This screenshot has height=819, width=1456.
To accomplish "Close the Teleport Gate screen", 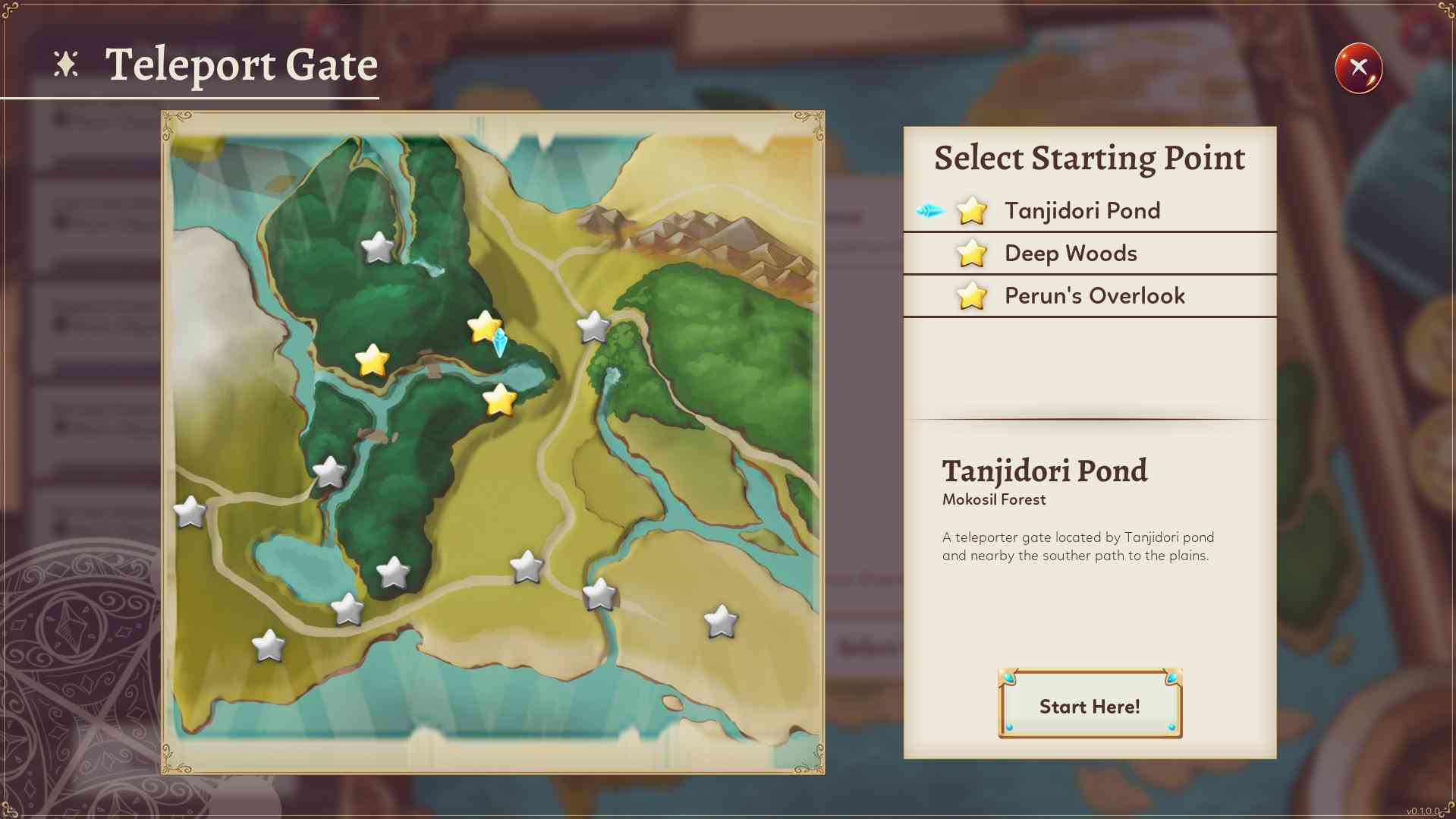I will 1358,68.
